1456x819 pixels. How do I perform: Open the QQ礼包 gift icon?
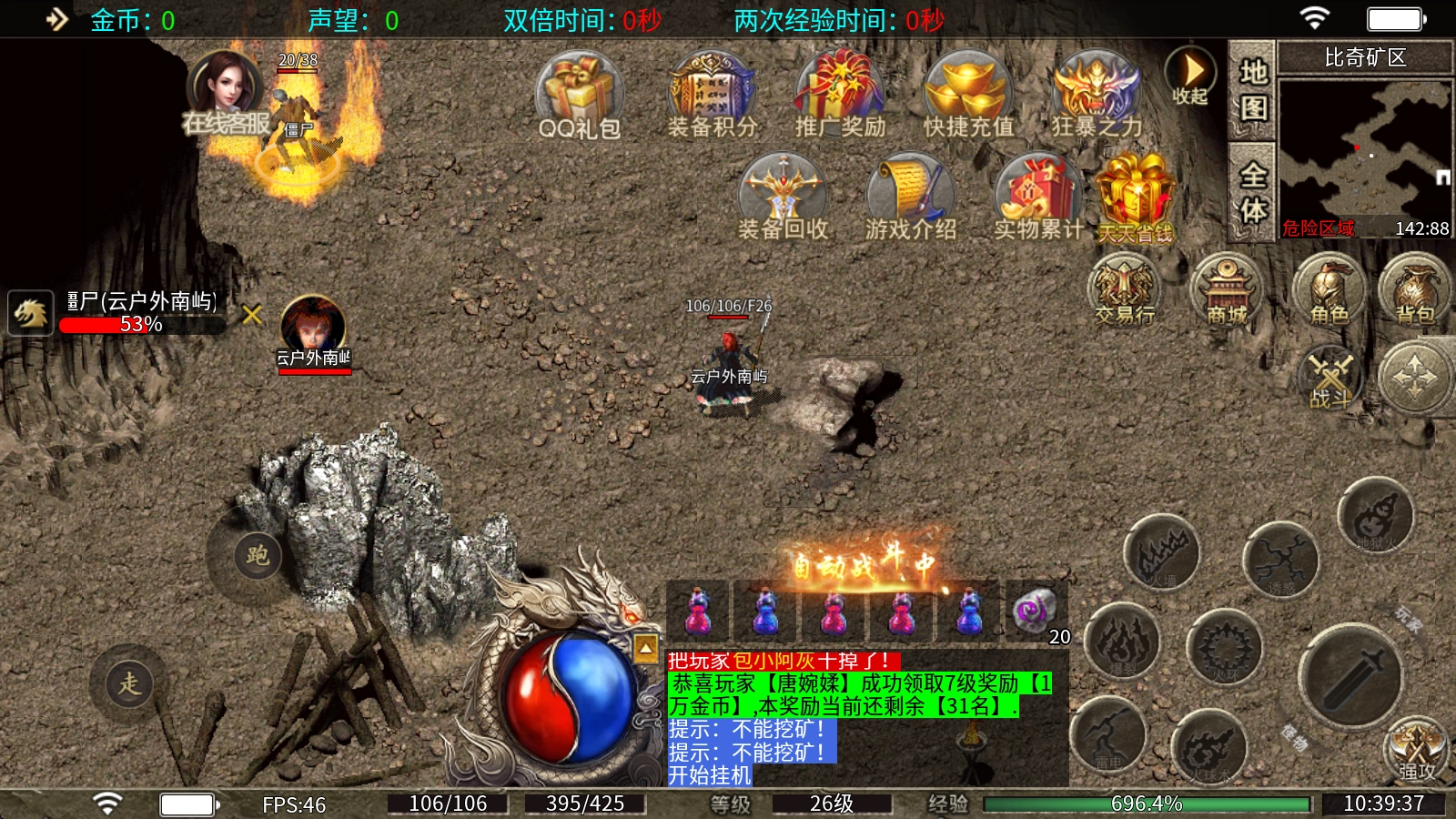click(579, 94)
